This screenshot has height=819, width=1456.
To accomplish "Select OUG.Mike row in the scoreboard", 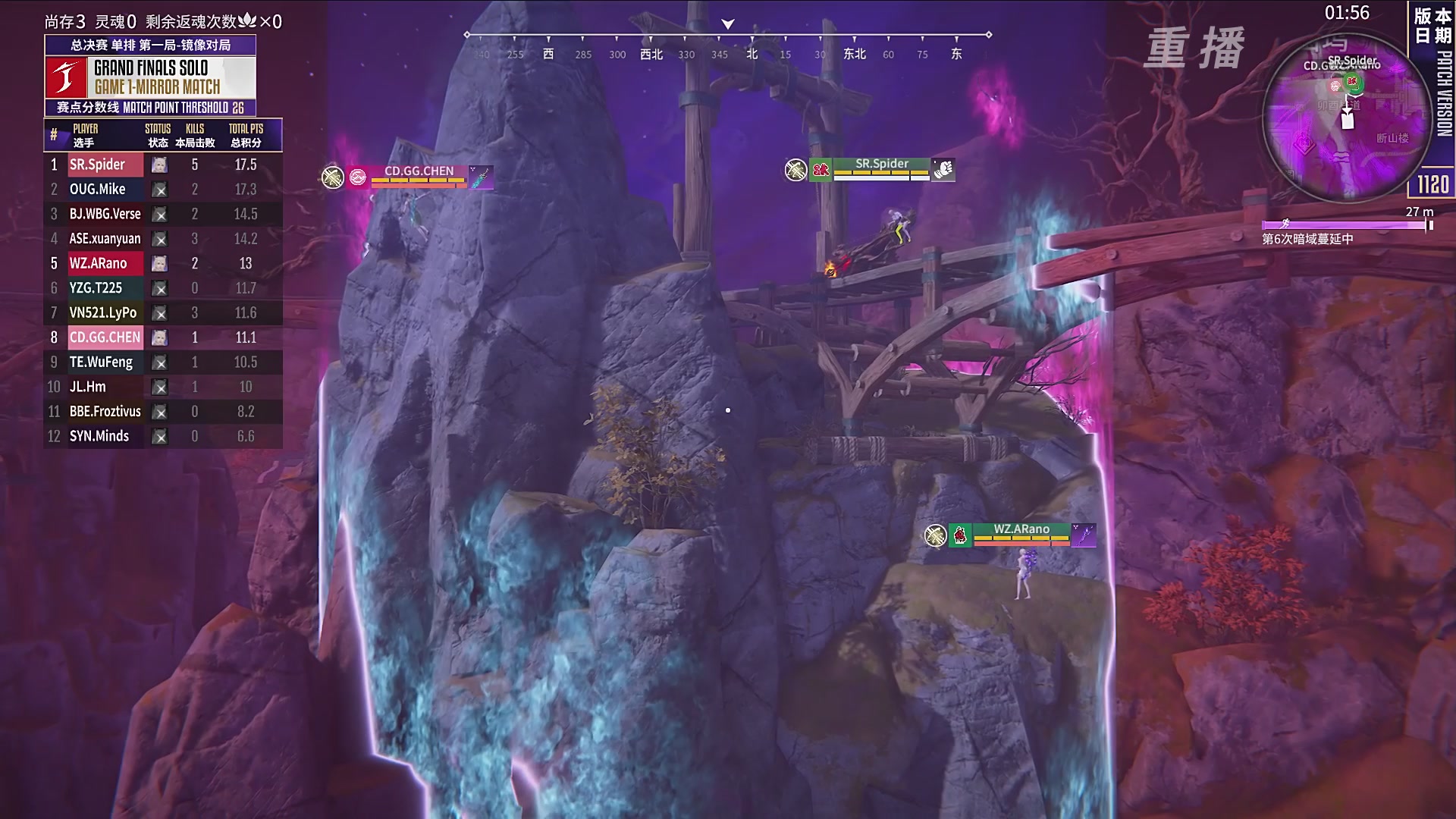I will pyautogui.click(x=163, y=190).
